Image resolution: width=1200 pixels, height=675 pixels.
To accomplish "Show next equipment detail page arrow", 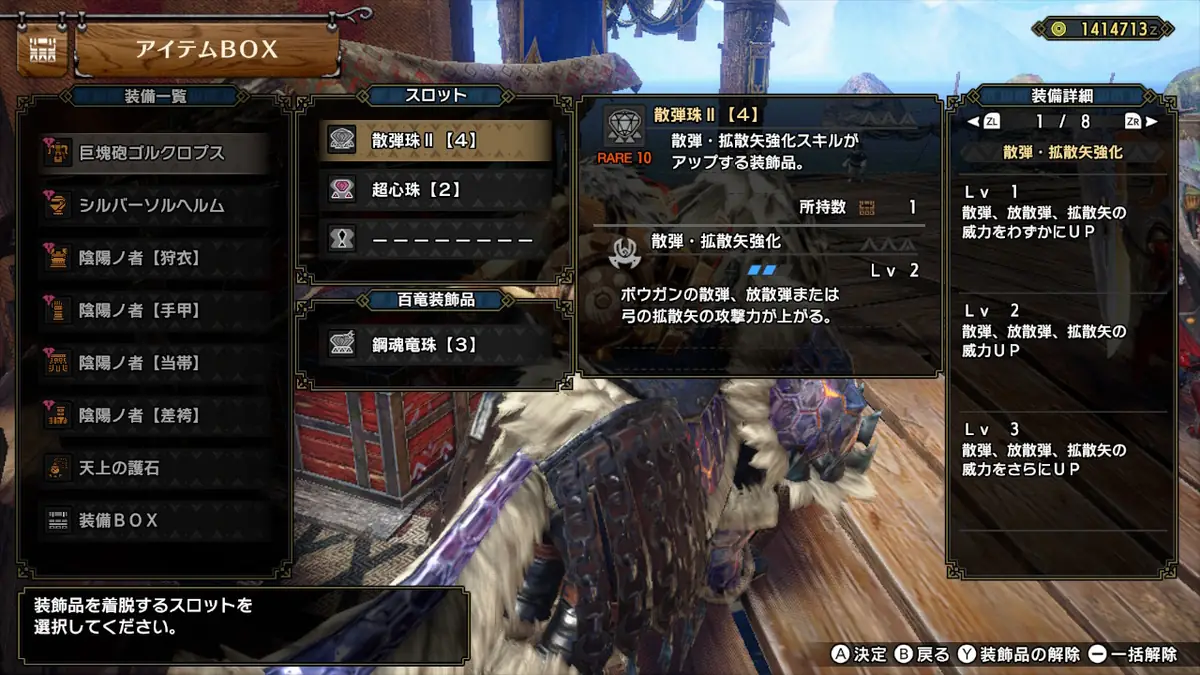I will pyautogui.click(x=1152, y=122).
